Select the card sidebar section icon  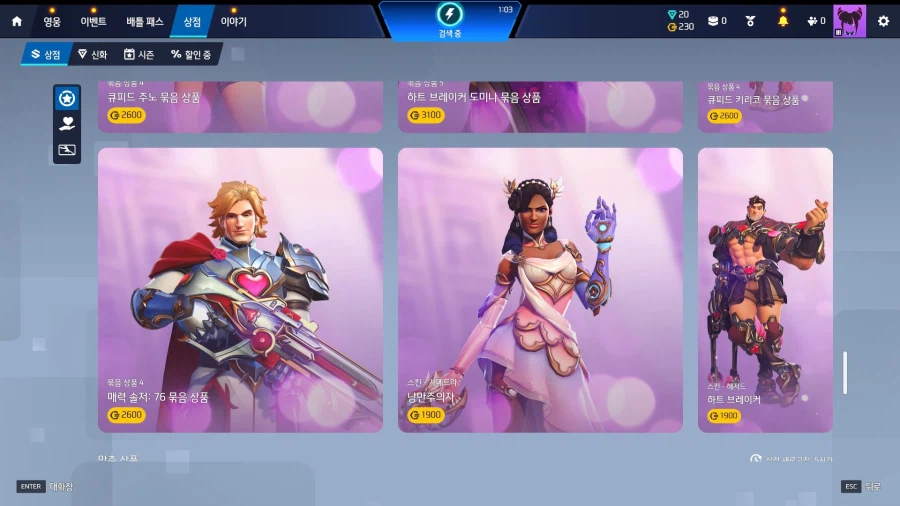click(x=67, y=150)
